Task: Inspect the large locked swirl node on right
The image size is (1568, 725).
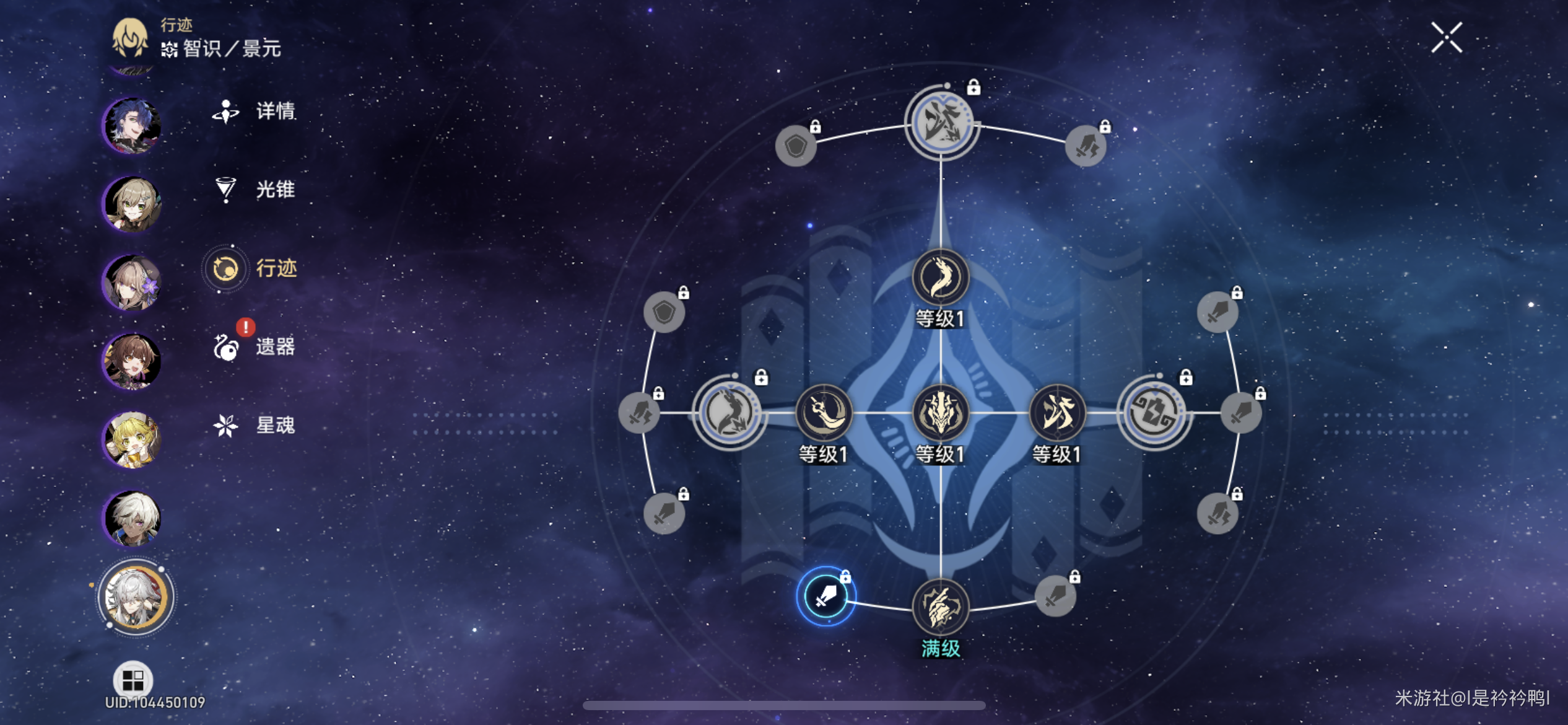Action: (x=1154, y=412)
